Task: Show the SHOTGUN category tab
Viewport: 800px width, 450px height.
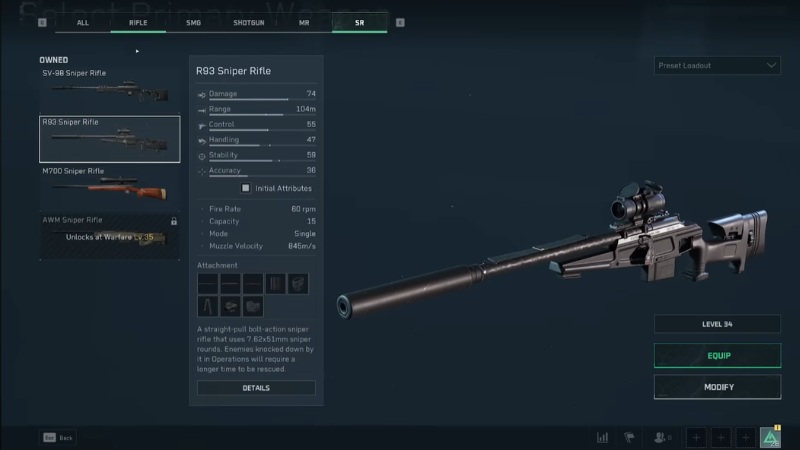Action: (x=249, y=21)
